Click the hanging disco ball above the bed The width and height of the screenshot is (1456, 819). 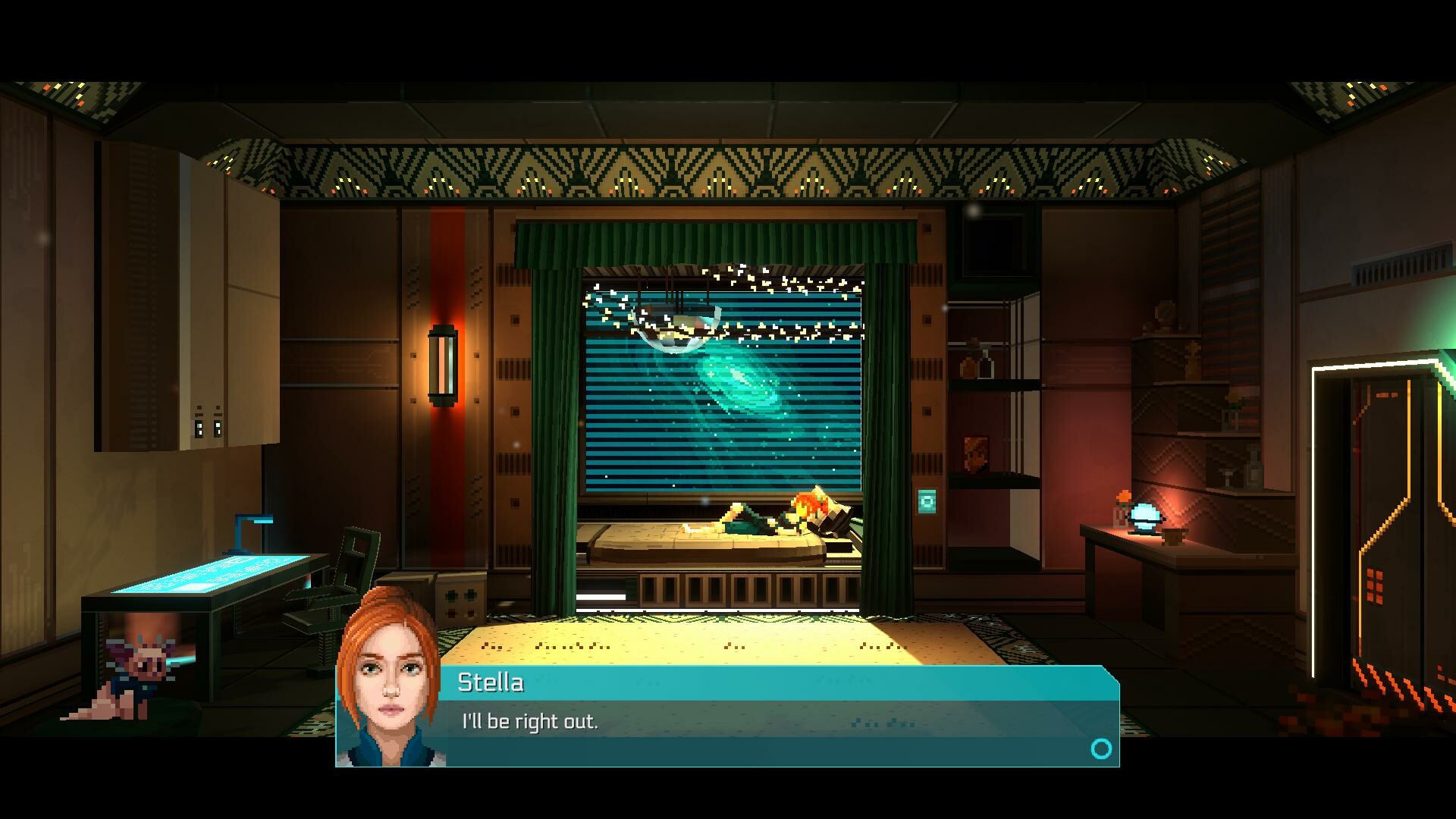tap(679, 326)
